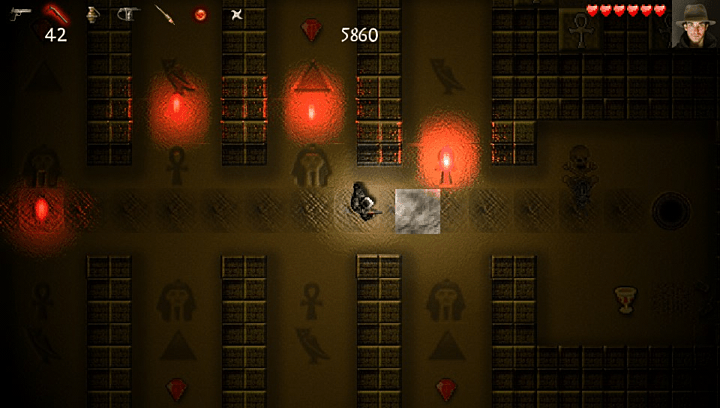Screen dimensions: 720x408
Task: Select the pistol weapon icon
Action: click(x=20, y=14)
